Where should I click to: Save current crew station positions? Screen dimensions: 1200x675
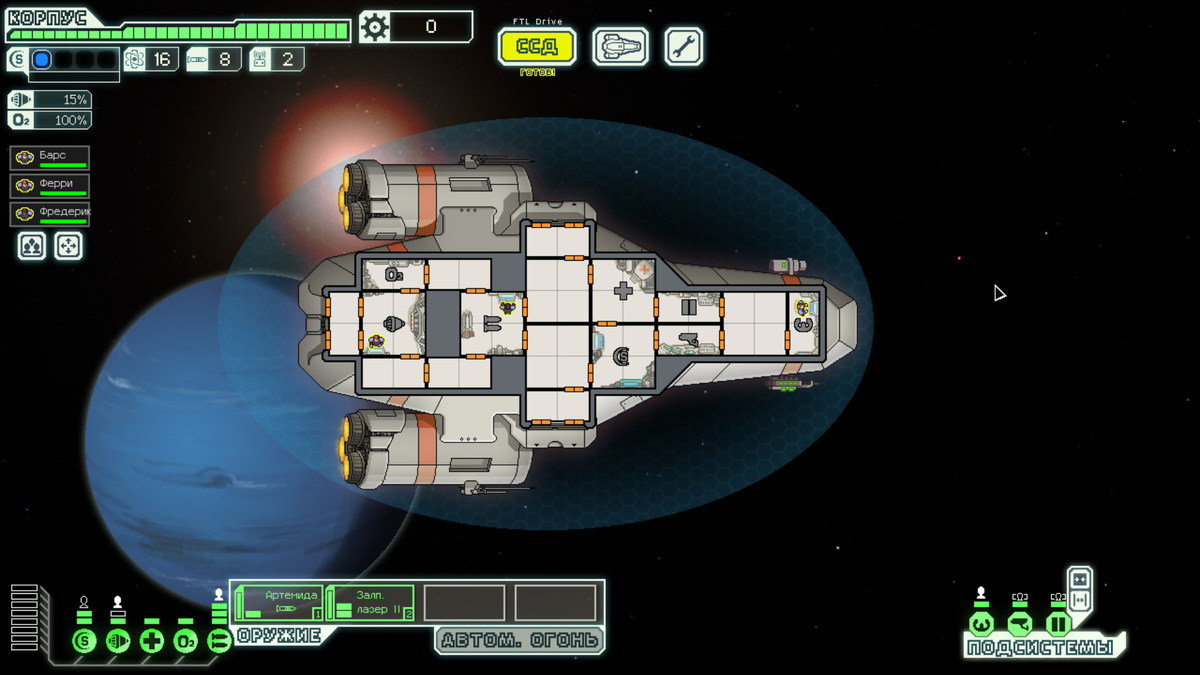pos(32,245)
